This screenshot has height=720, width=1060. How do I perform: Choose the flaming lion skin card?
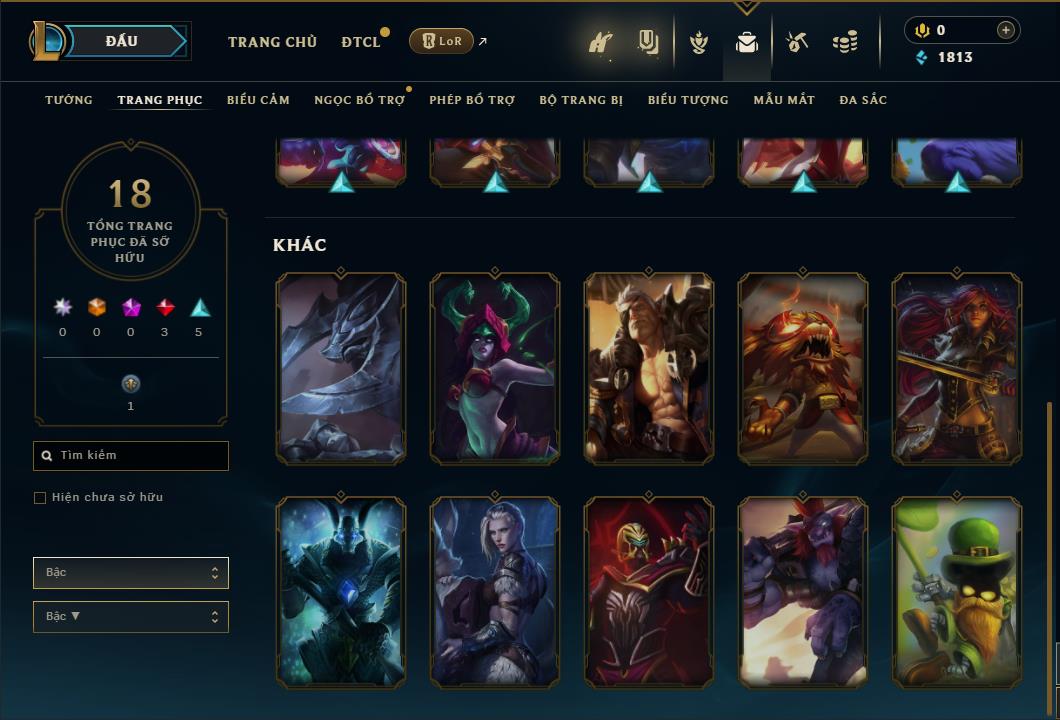click(x=803, y=368)
